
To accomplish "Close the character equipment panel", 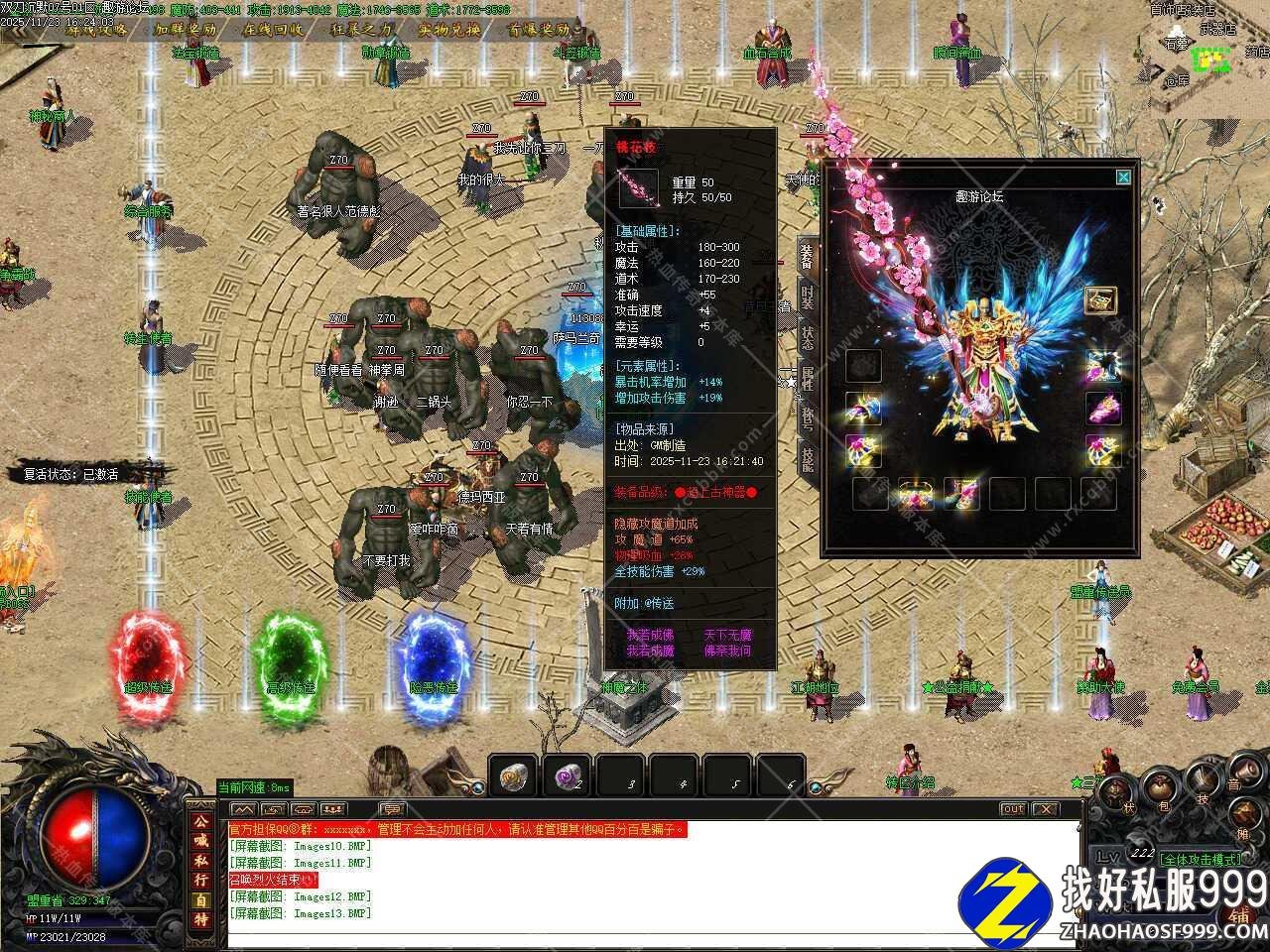I will coord(1122,178).
